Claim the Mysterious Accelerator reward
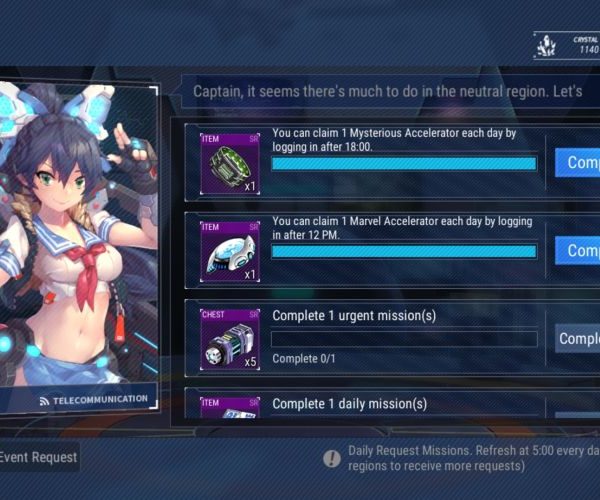 click(x=579, y=163)
